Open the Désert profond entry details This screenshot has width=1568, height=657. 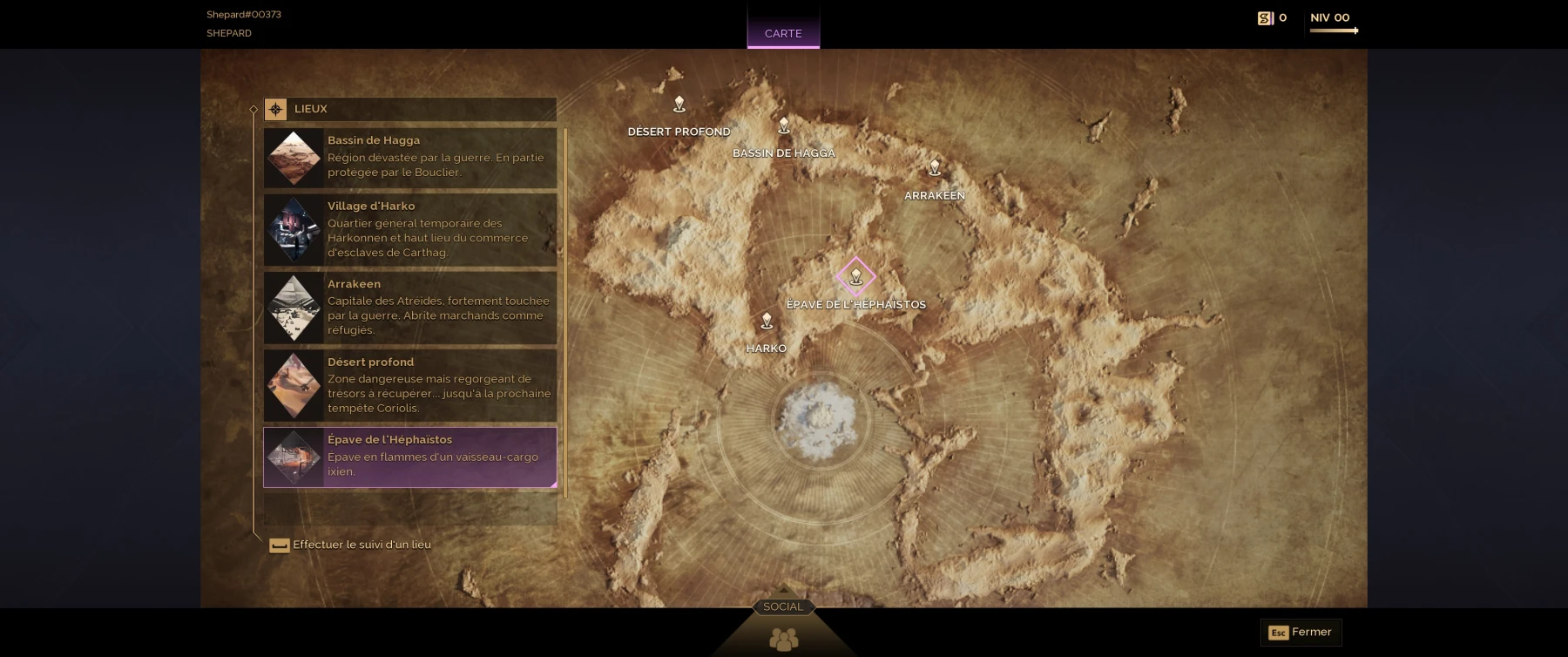click(409, 384)
